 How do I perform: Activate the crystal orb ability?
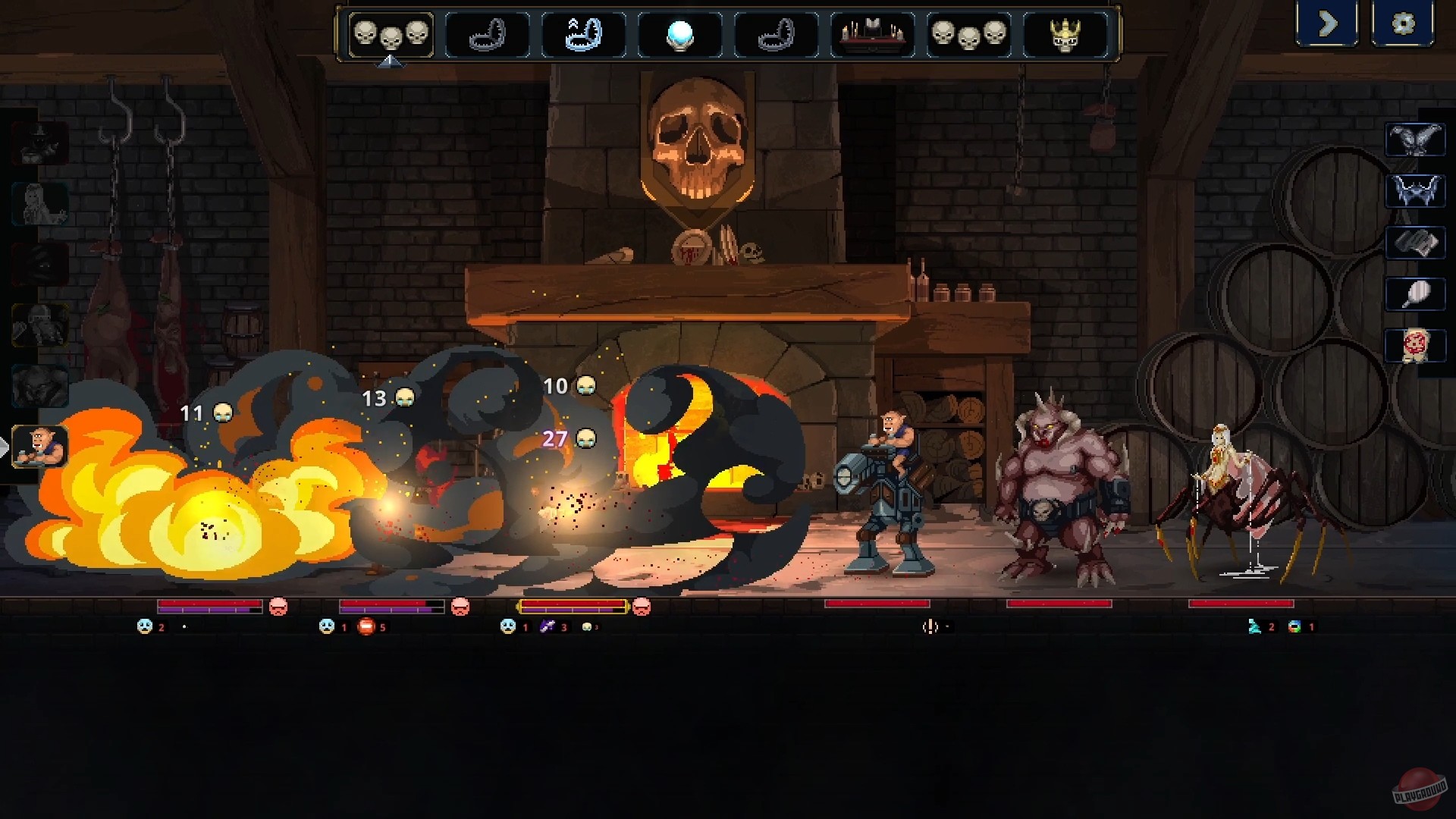680,34
